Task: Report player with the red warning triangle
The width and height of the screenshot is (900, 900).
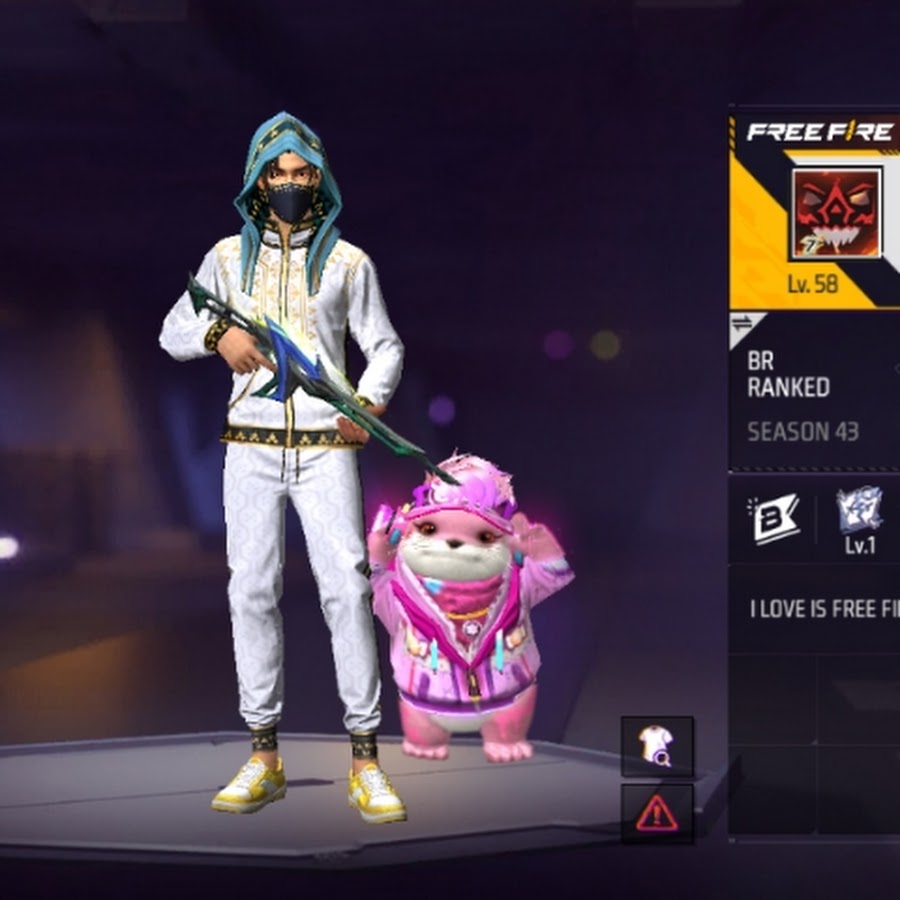Action: [657, 813]
